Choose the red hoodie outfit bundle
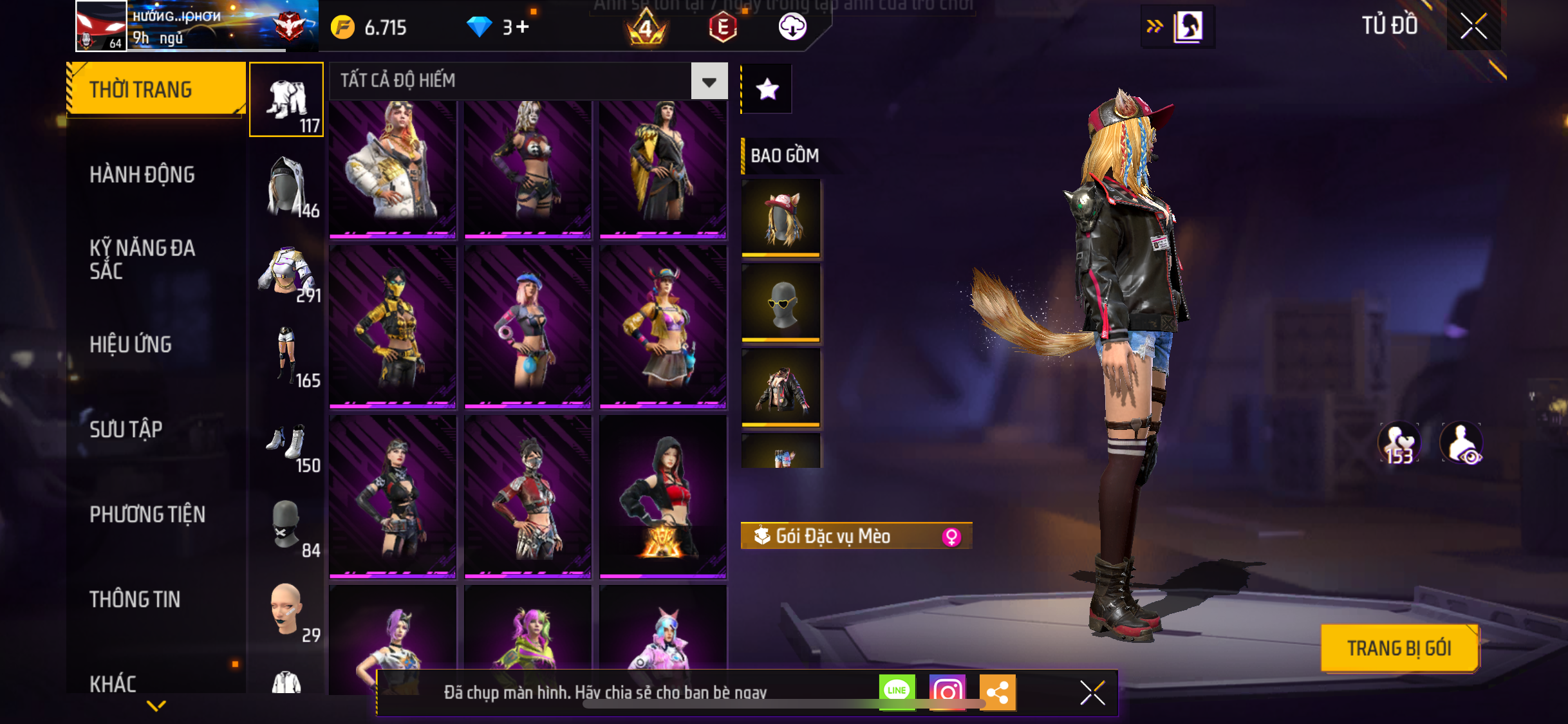The height and width of the screenshot is (724, 1568). point(663,496)
